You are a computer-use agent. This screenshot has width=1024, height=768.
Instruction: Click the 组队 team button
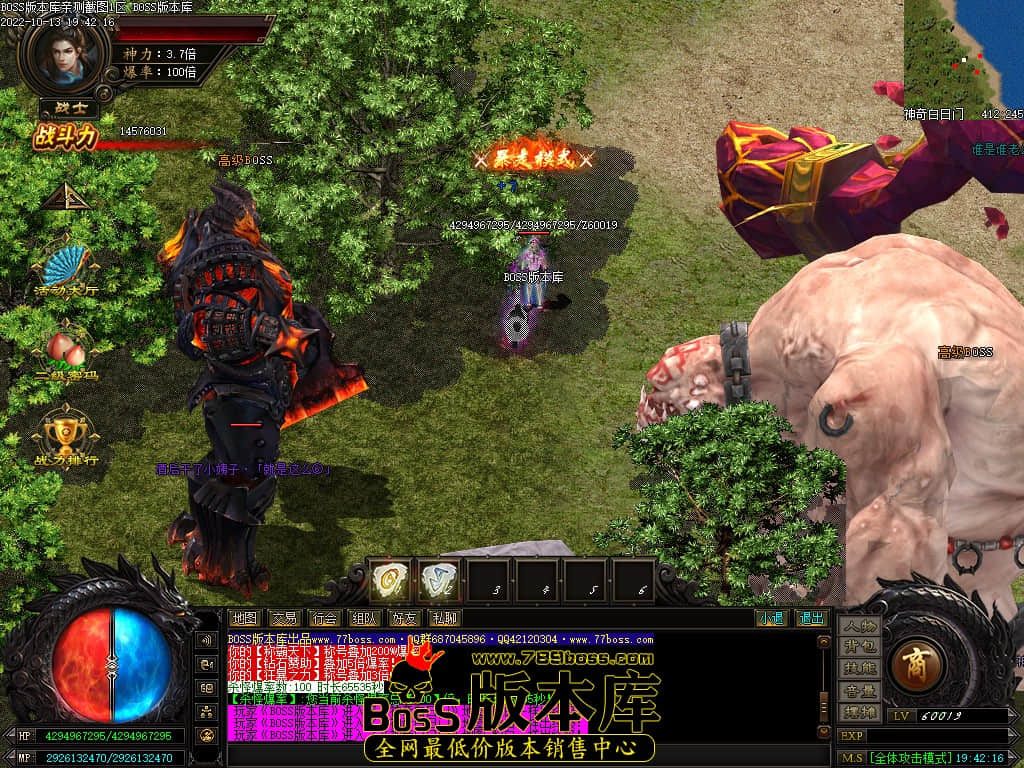[x=364, y=618]
